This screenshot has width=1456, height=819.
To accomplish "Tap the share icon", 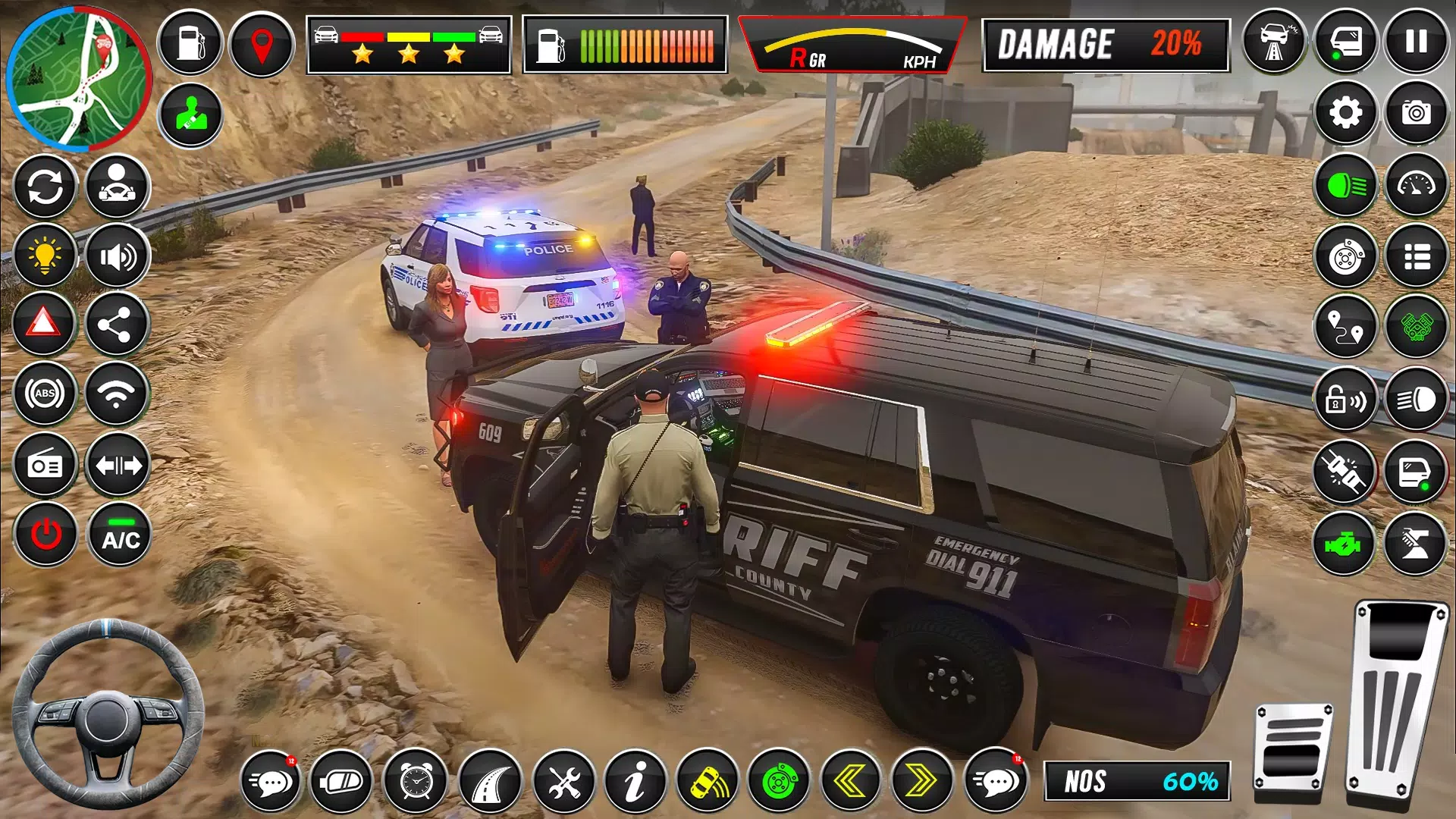I will pos(115,325).
